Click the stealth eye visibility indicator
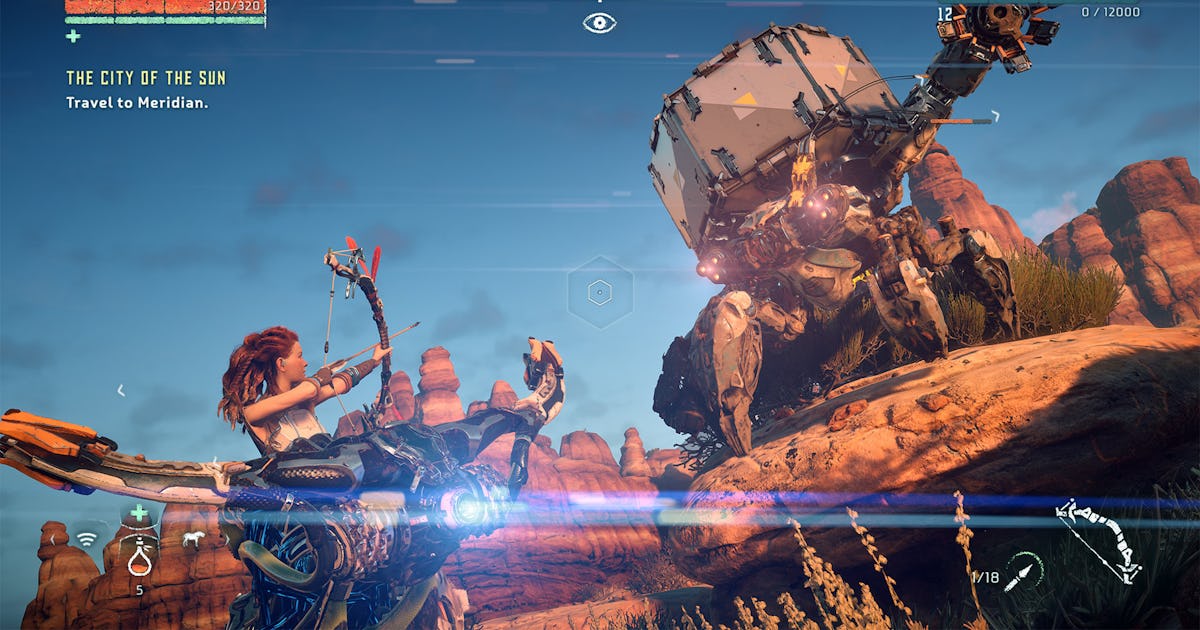1200x630 pixels. click(599, 22)
